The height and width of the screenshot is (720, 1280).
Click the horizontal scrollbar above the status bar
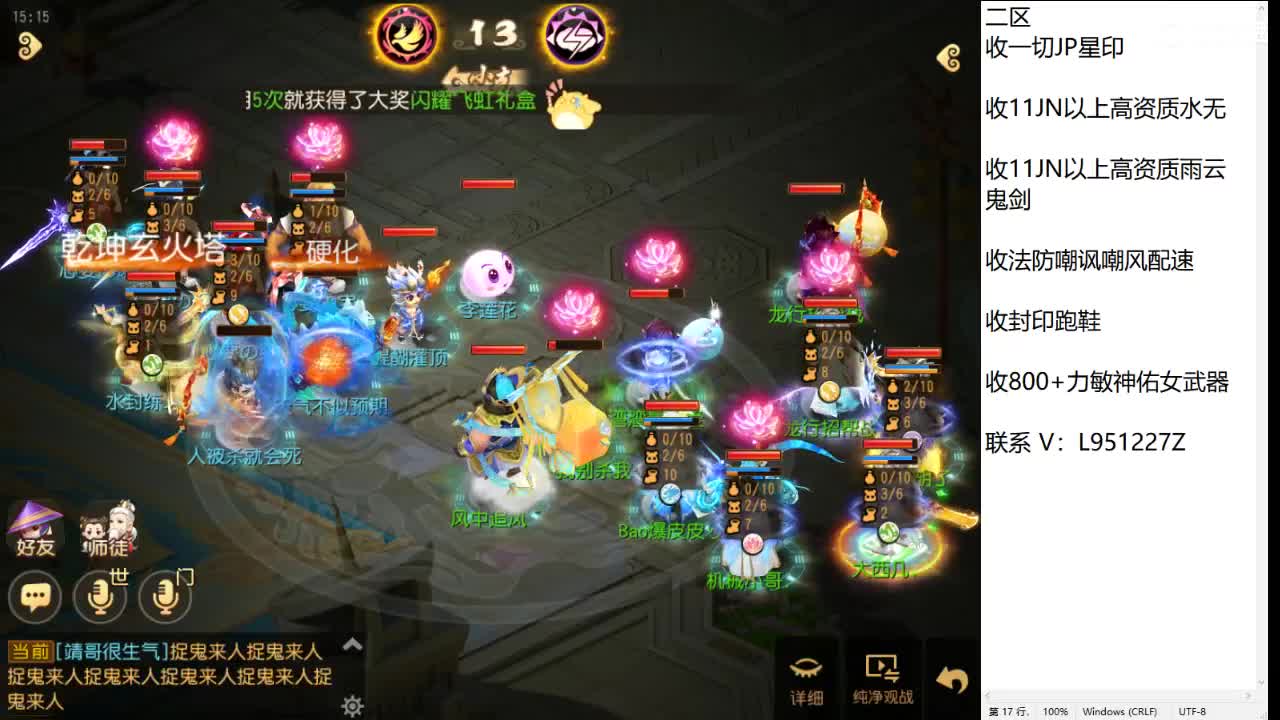pos(1120,696)
